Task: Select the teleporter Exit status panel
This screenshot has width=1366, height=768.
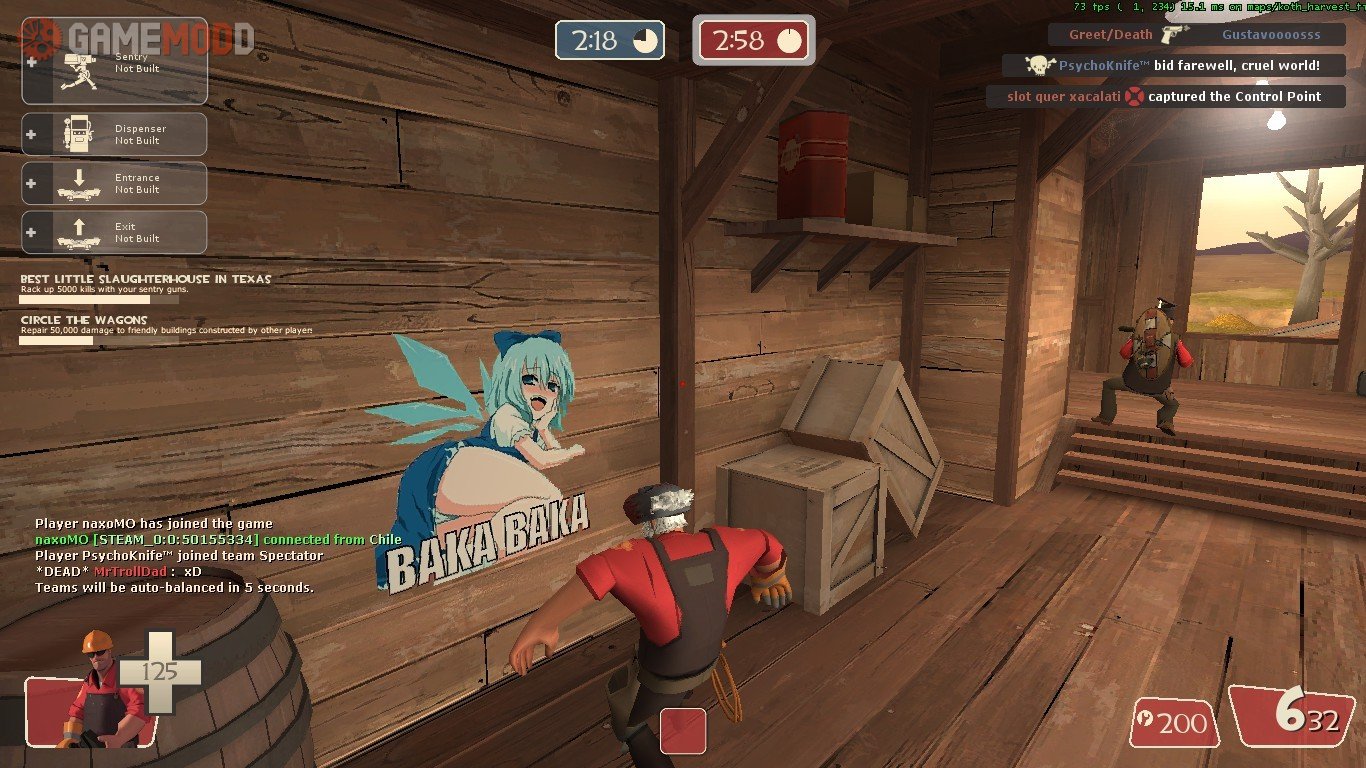Action: click(x=114, y=232)
